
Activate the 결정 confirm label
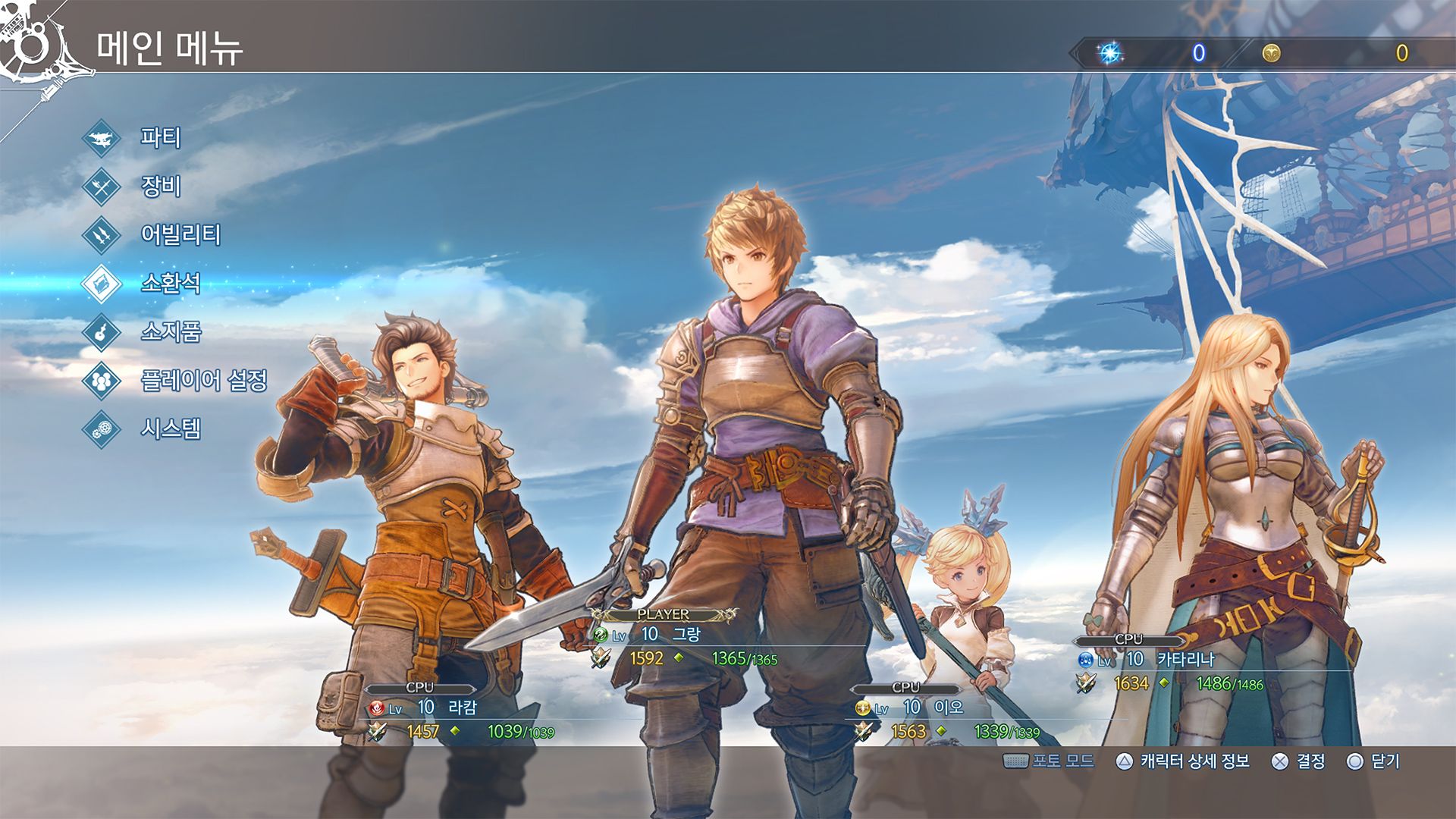pos(1310,761)
